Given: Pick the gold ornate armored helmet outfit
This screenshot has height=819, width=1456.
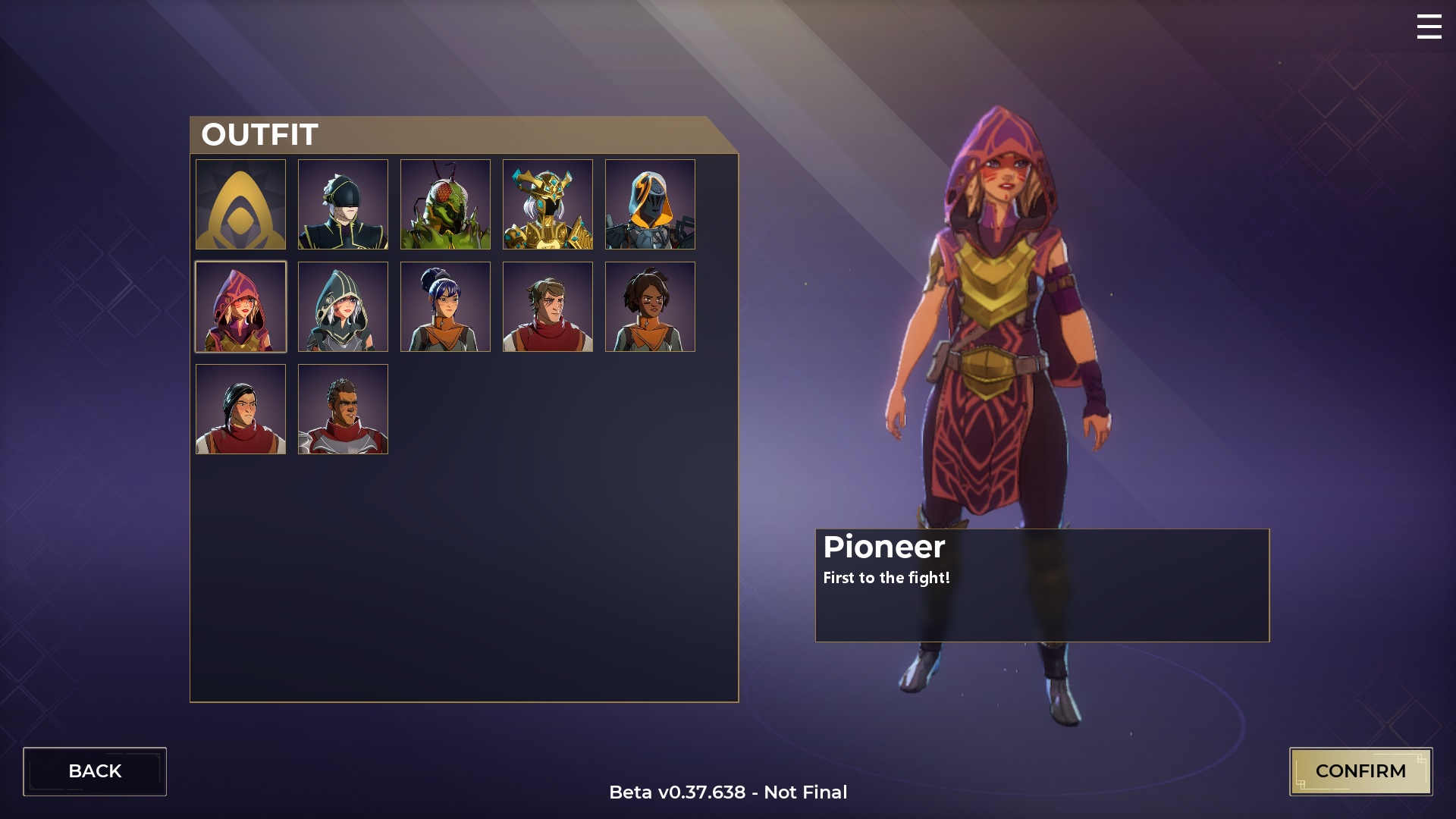Looking at the screenshot, I should [548, 204].
